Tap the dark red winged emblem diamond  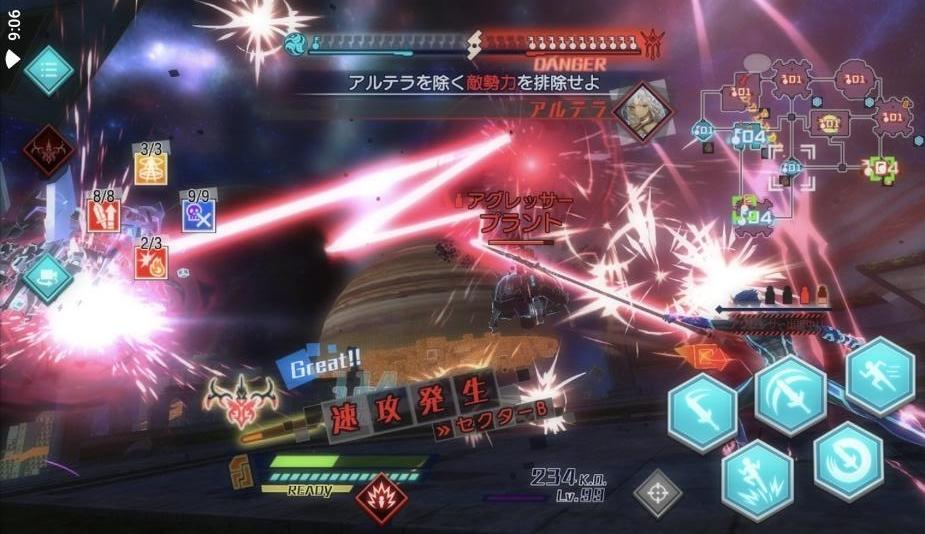[48, 150]
